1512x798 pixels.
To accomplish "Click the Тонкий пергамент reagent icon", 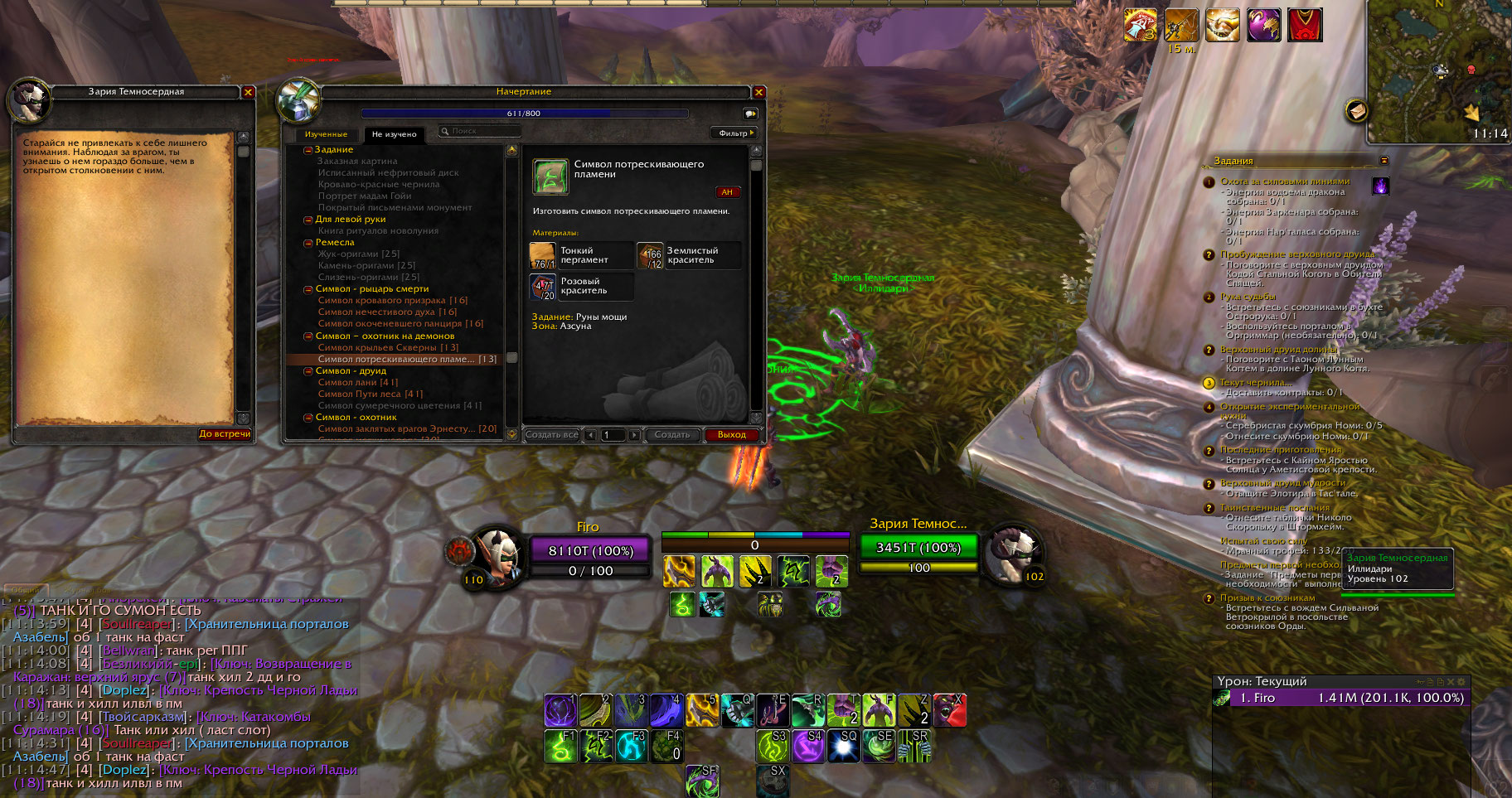I will [542, 255].
